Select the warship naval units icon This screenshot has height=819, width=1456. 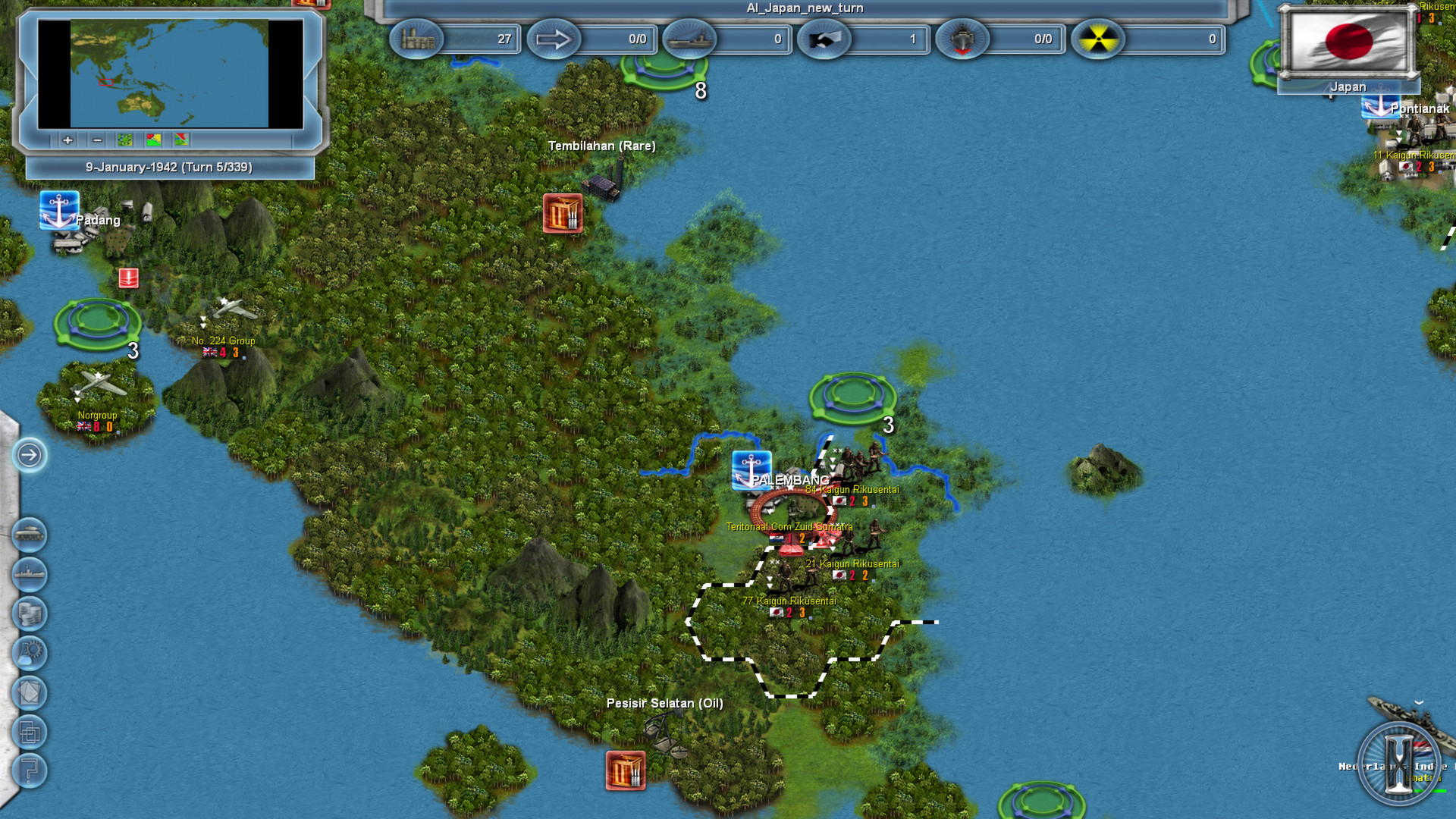pos(29,573)
